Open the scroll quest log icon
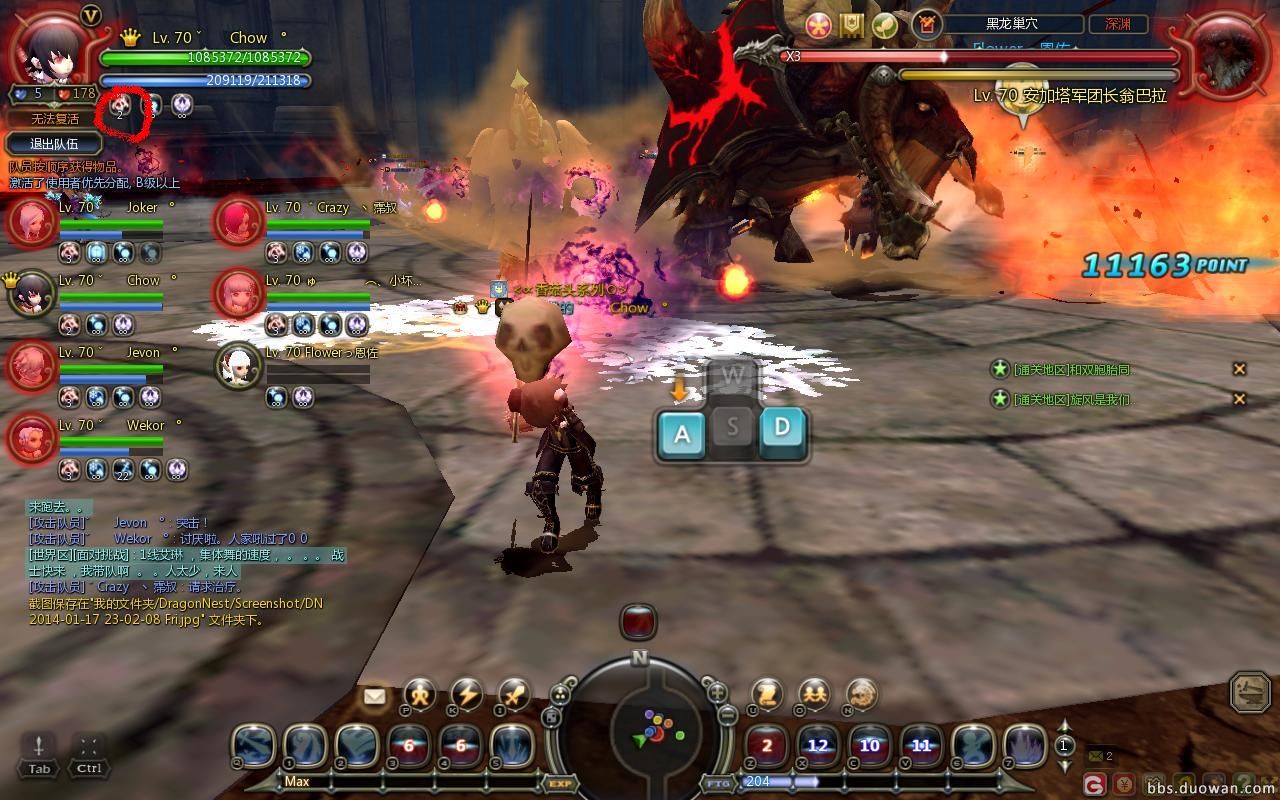The image size is (1280, 800). coord(767,693)
